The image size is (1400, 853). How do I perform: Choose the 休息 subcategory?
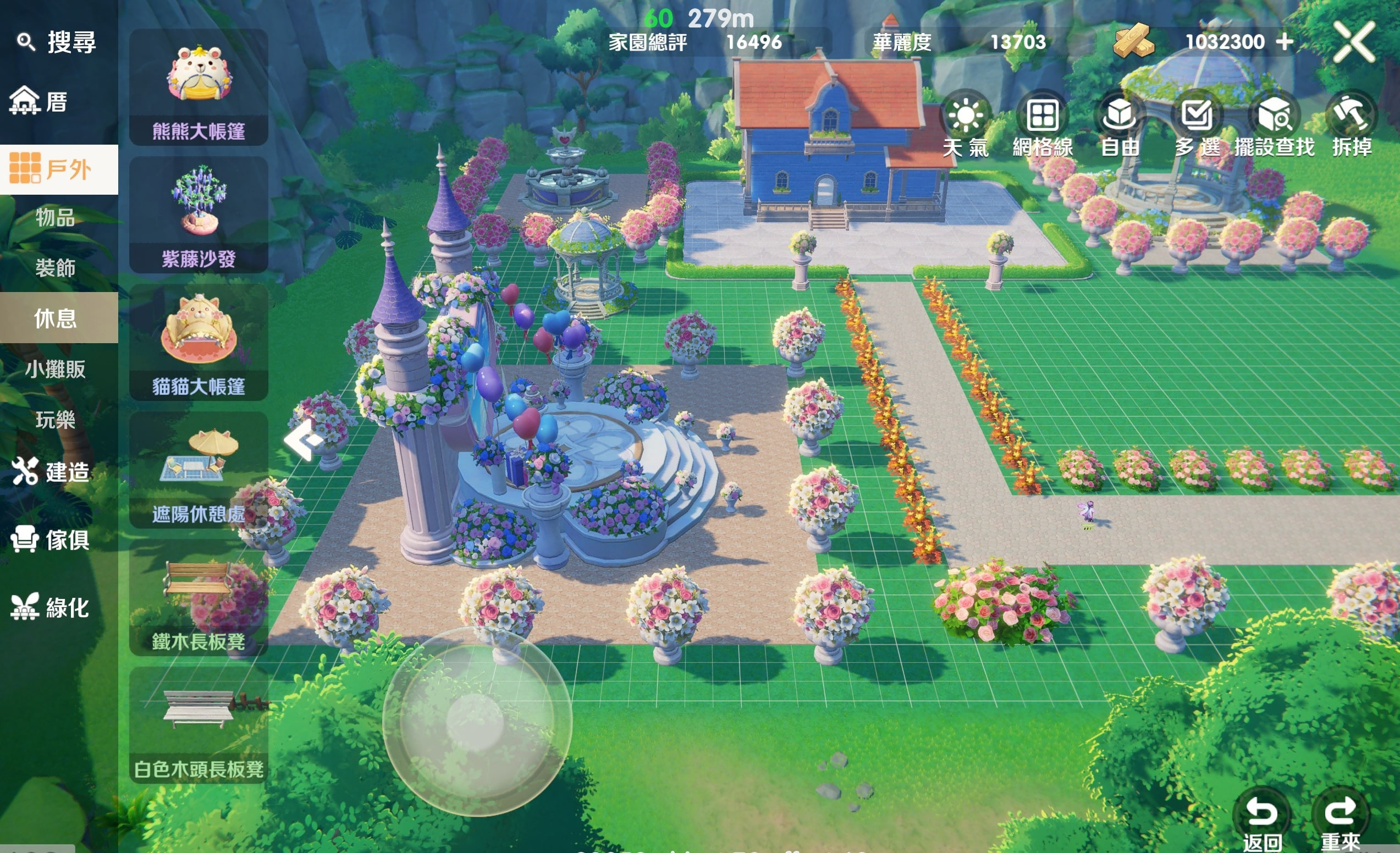pos(55,318)
